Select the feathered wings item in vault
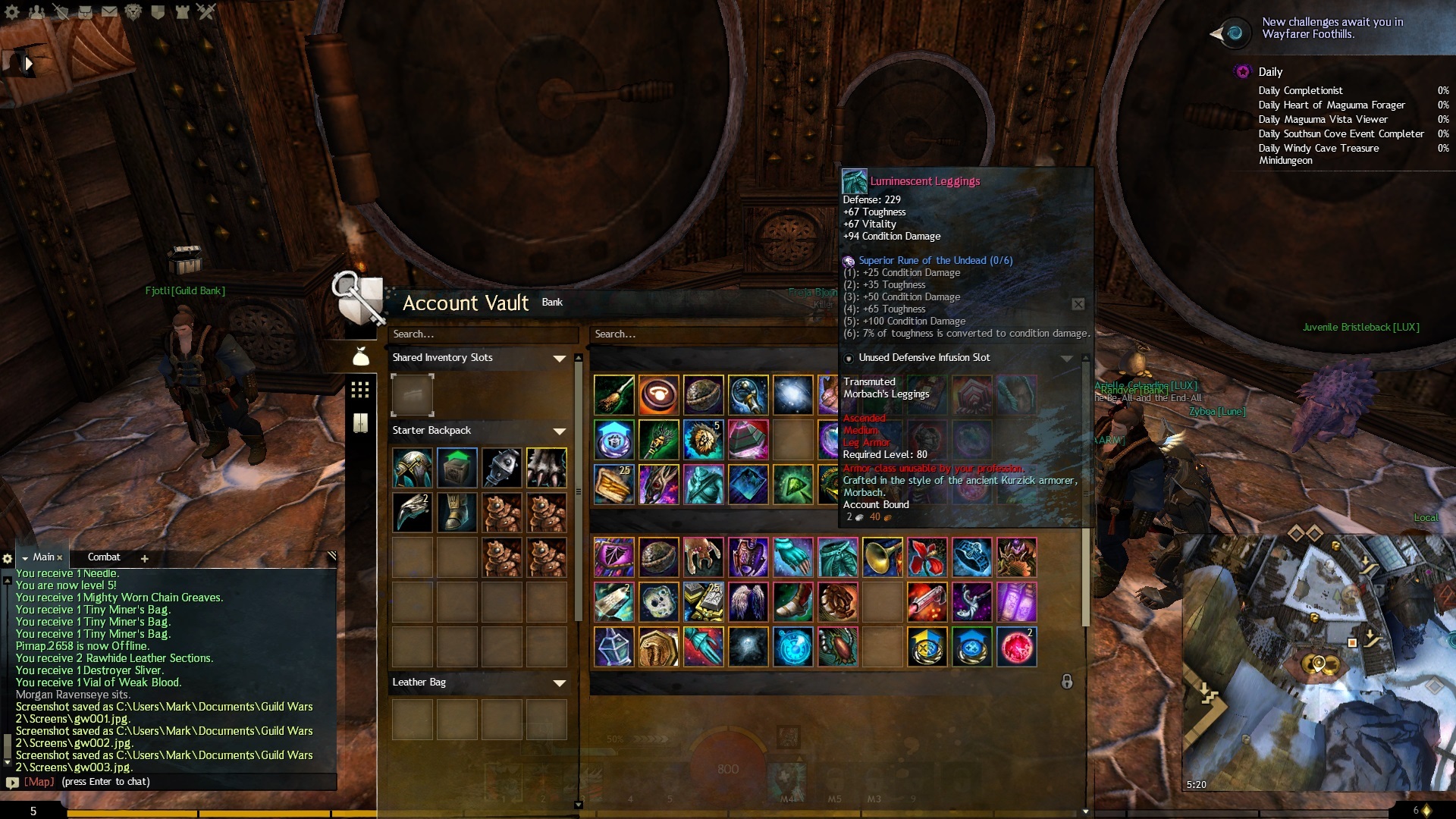Viewport: 1456px width, 819px height. [x=748, y=602]
